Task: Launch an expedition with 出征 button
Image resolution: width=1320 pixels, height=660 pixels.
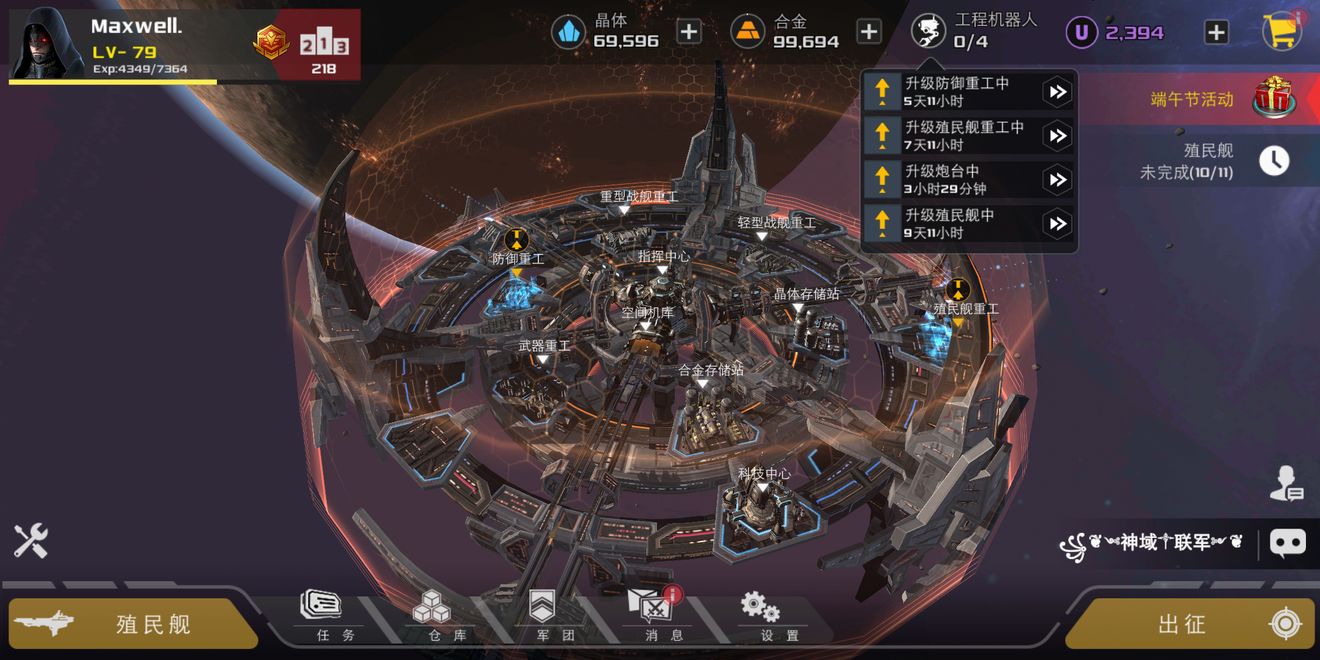Action: point(1190,624)
